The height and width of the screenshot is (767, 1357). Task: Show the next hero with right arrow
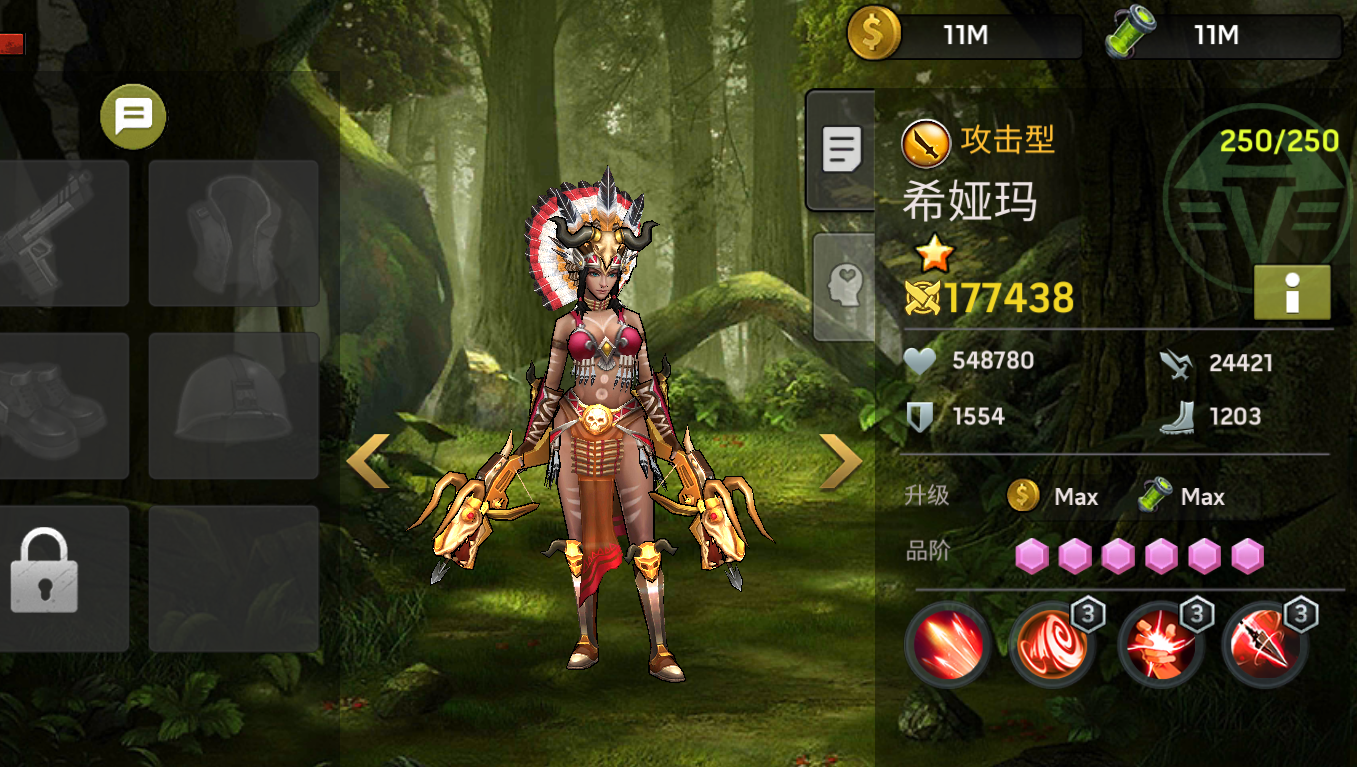840,461
